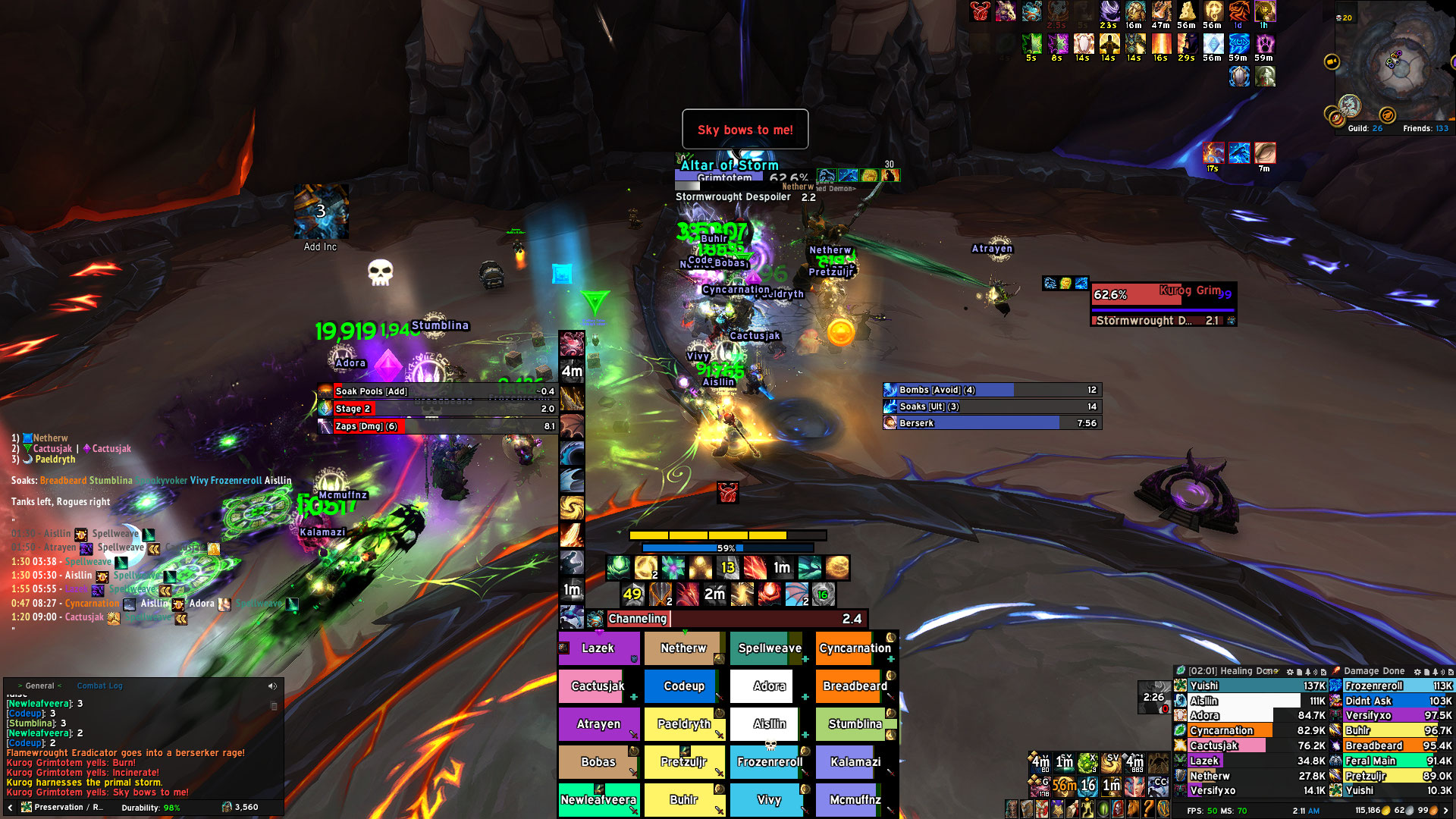
Task: Target Spellweave's raid frame
Action: click(x=769, y=648)
